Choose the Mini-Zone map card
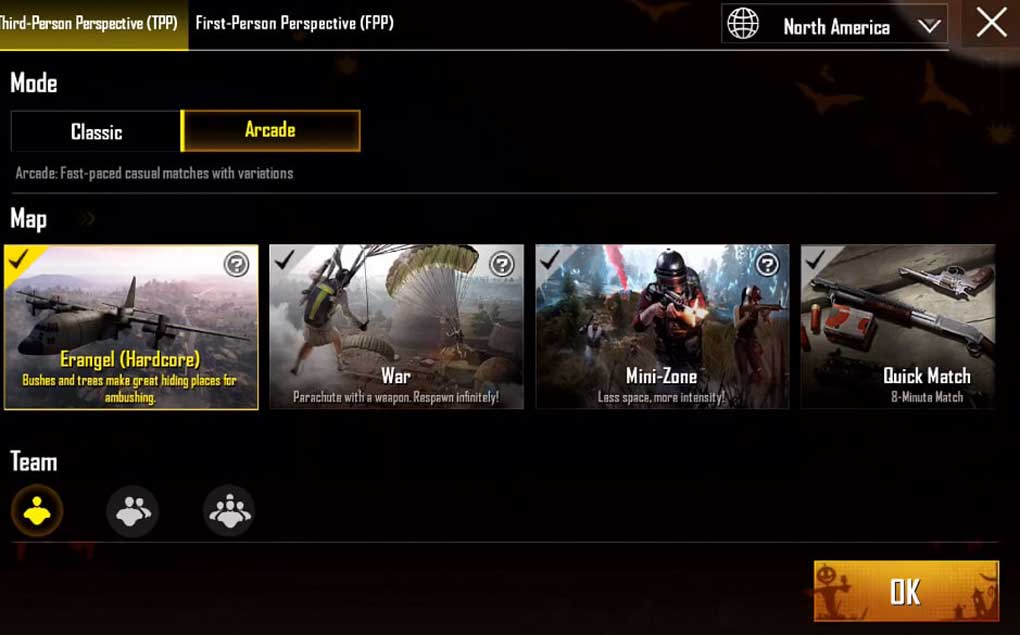Image resolution: width=1020 pixels, height=635 pixels. click(661, 327)
